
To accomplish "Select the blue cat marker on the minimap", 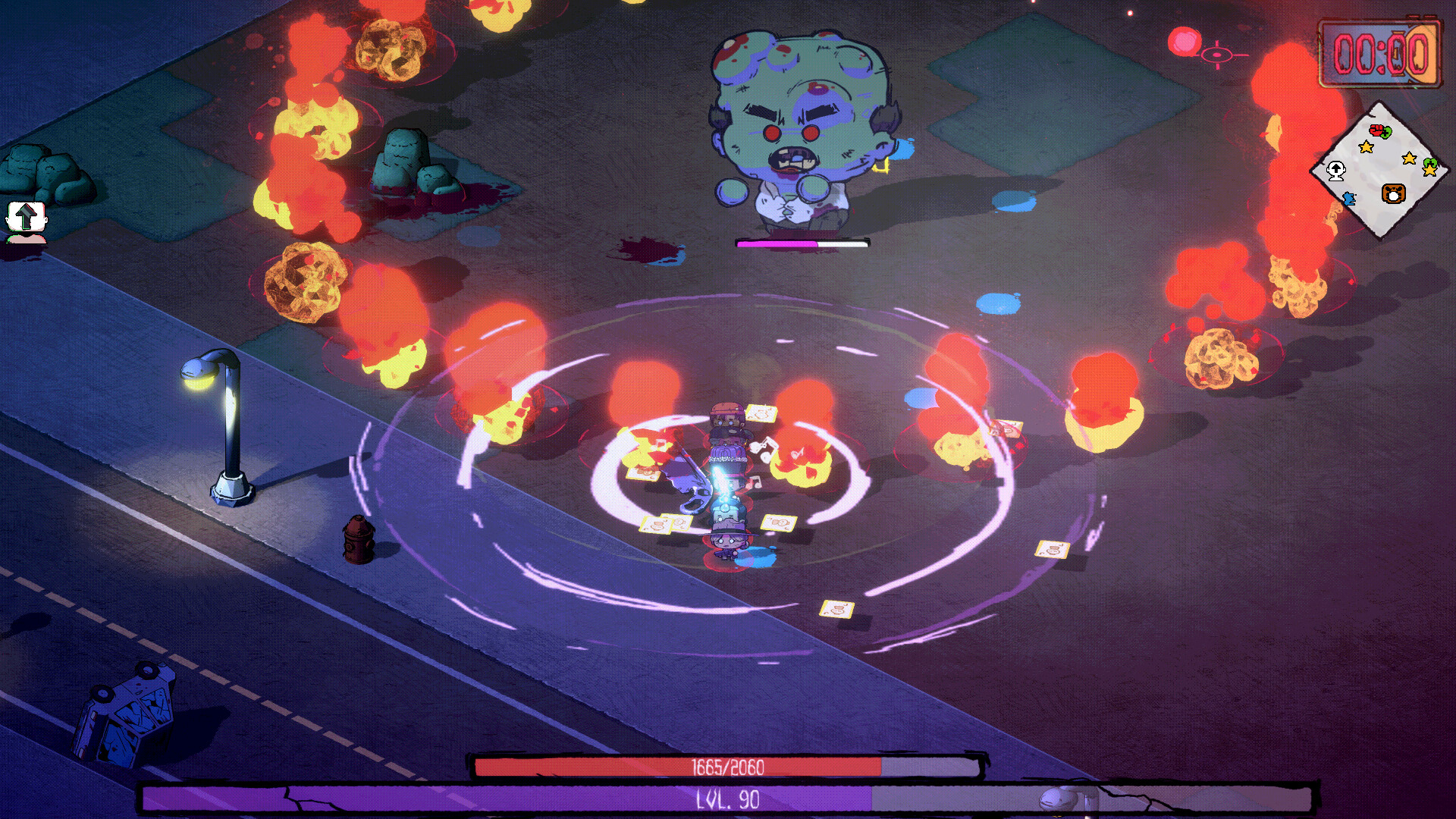I will click(1349, 197).
